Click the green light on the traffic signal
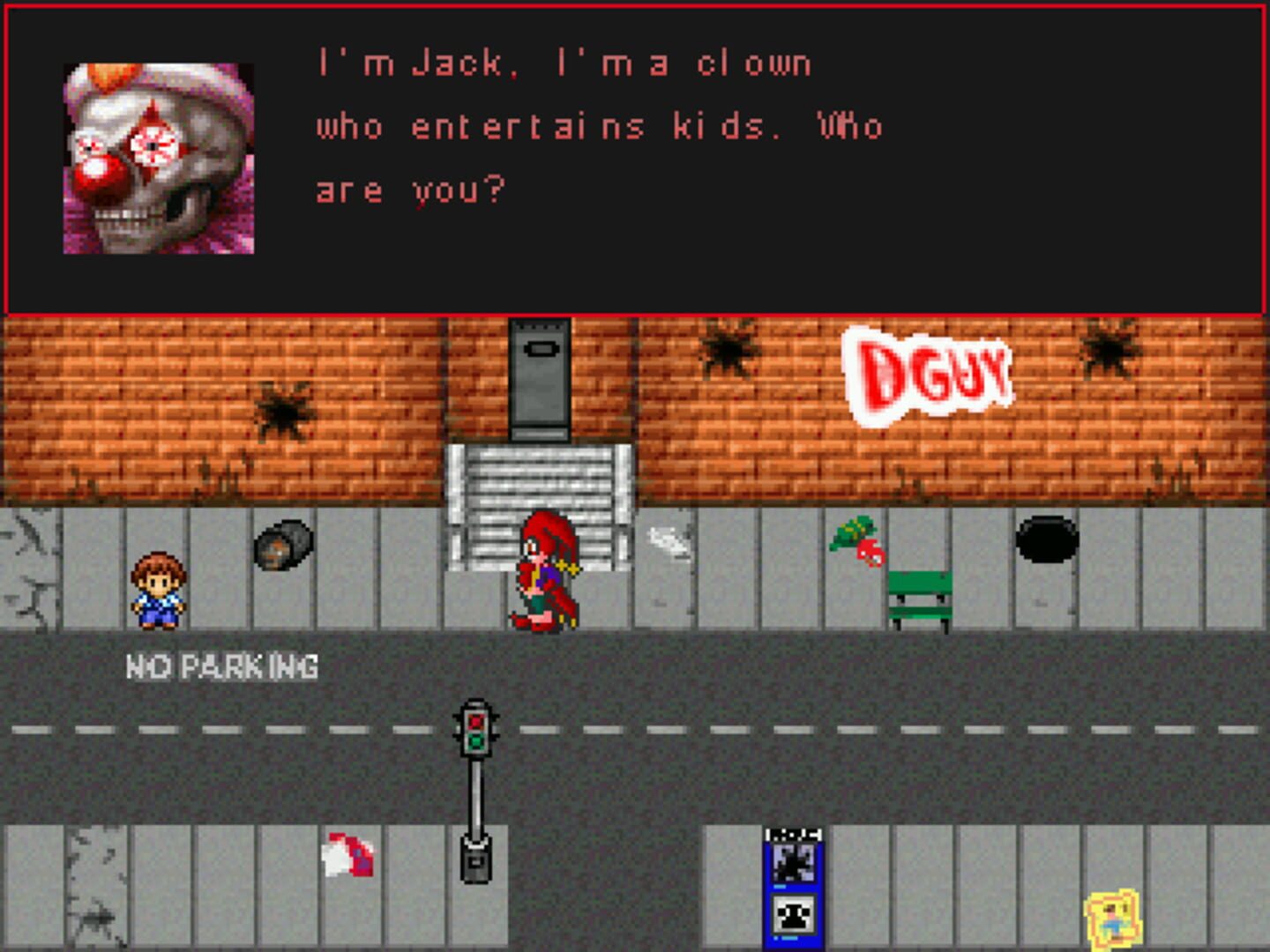 (475, 743)
